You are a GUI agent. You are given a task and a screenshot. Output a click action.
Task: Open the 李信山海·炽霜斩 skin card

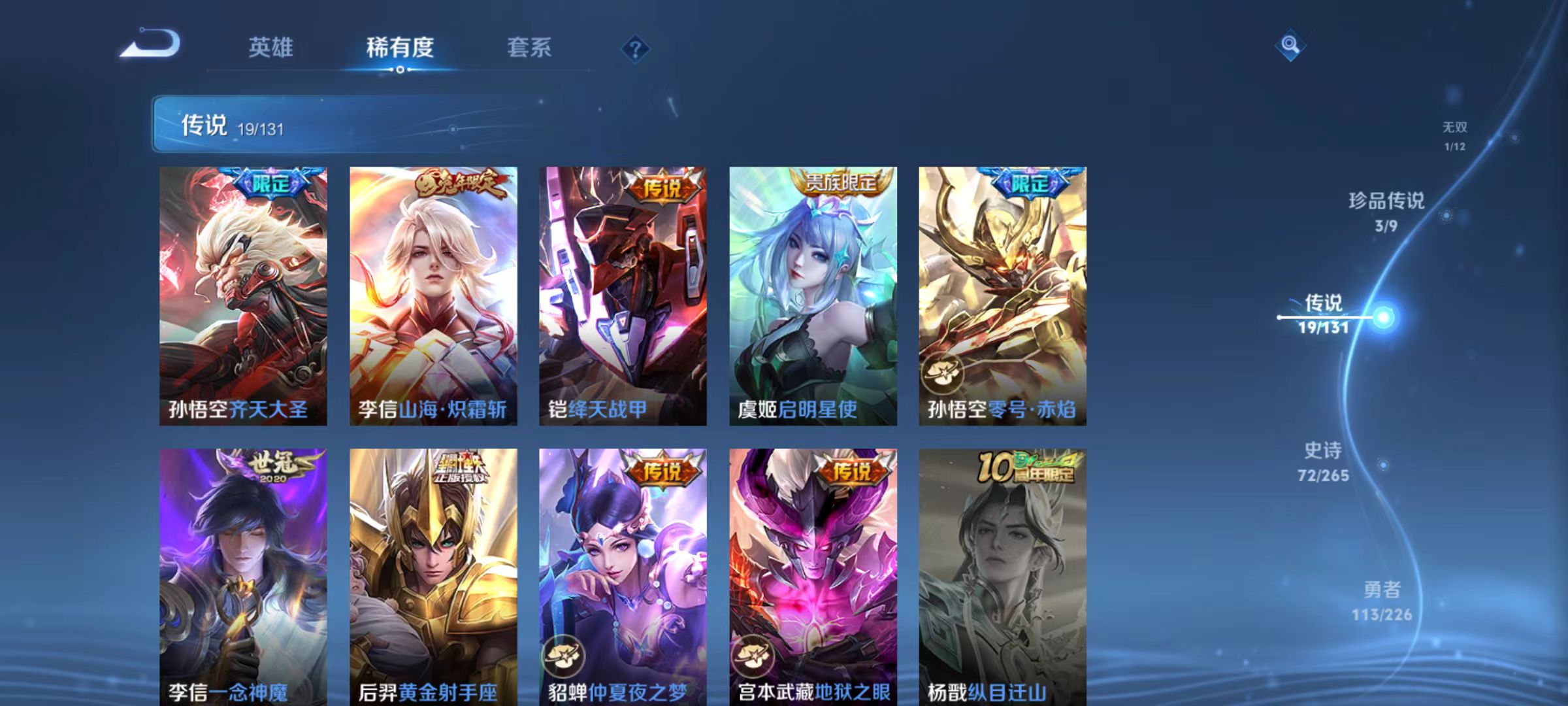pyautogui.click(x=433, y=294)
